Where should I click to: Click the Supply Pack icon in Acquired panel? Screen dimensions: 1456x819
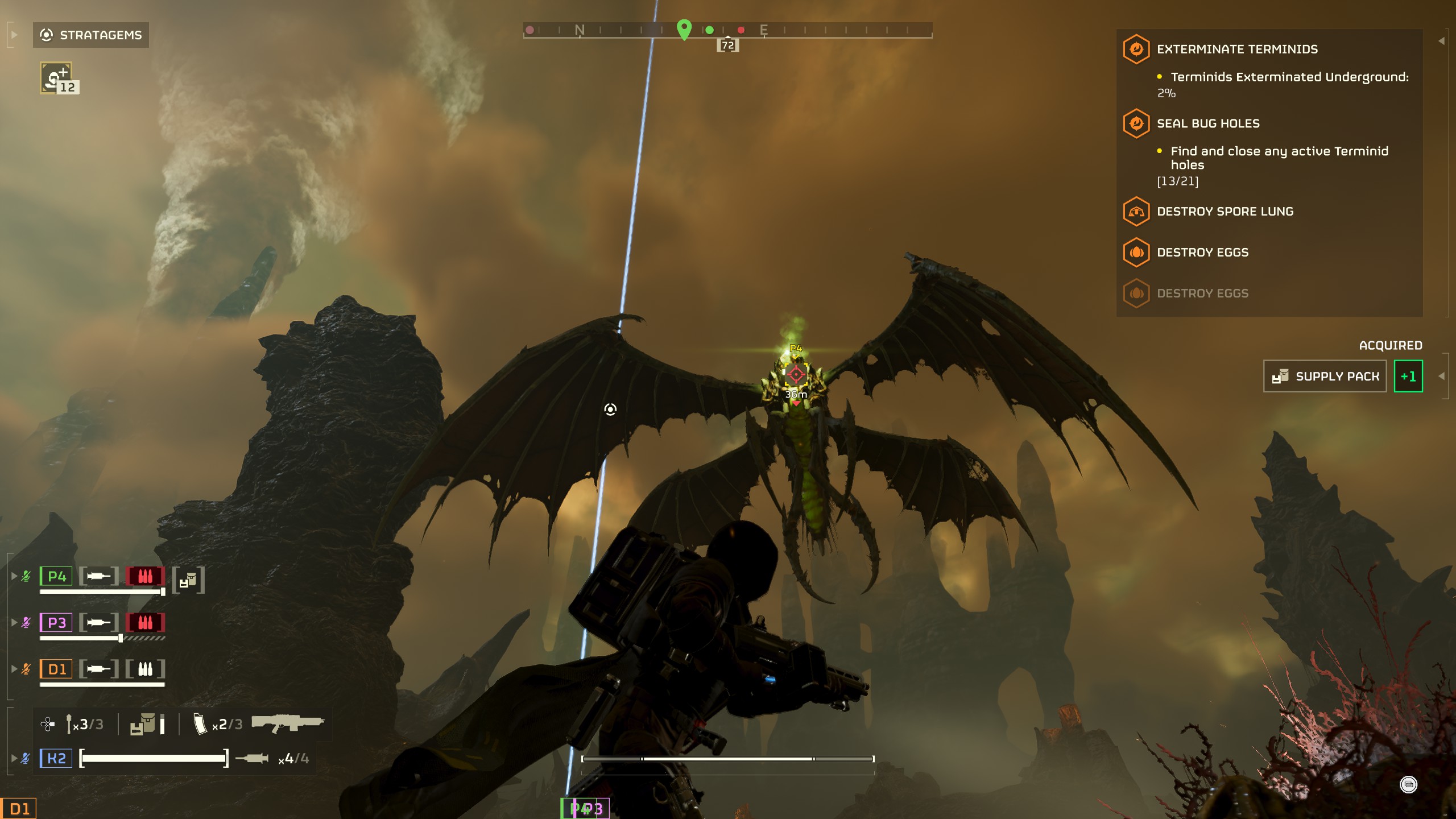click(x=1281, y=376)
